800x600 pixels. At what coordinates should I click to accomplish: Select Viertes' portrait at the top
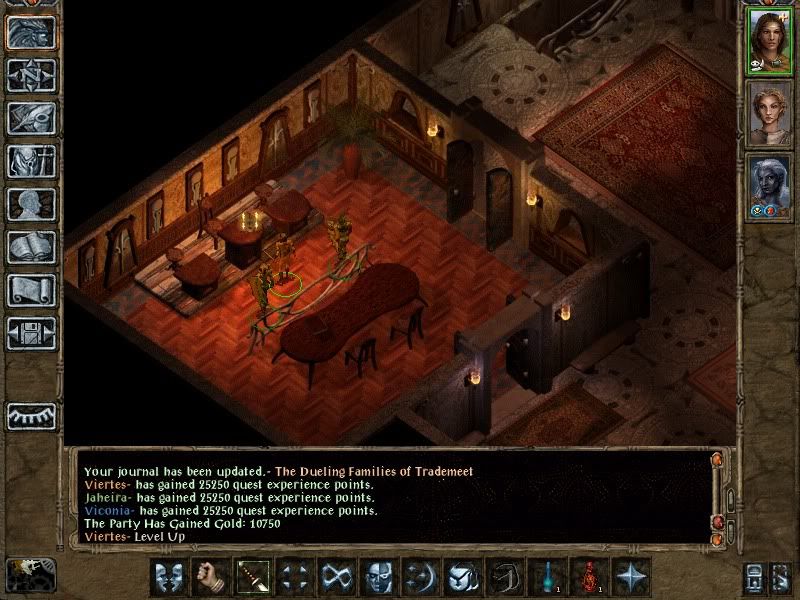769,41
